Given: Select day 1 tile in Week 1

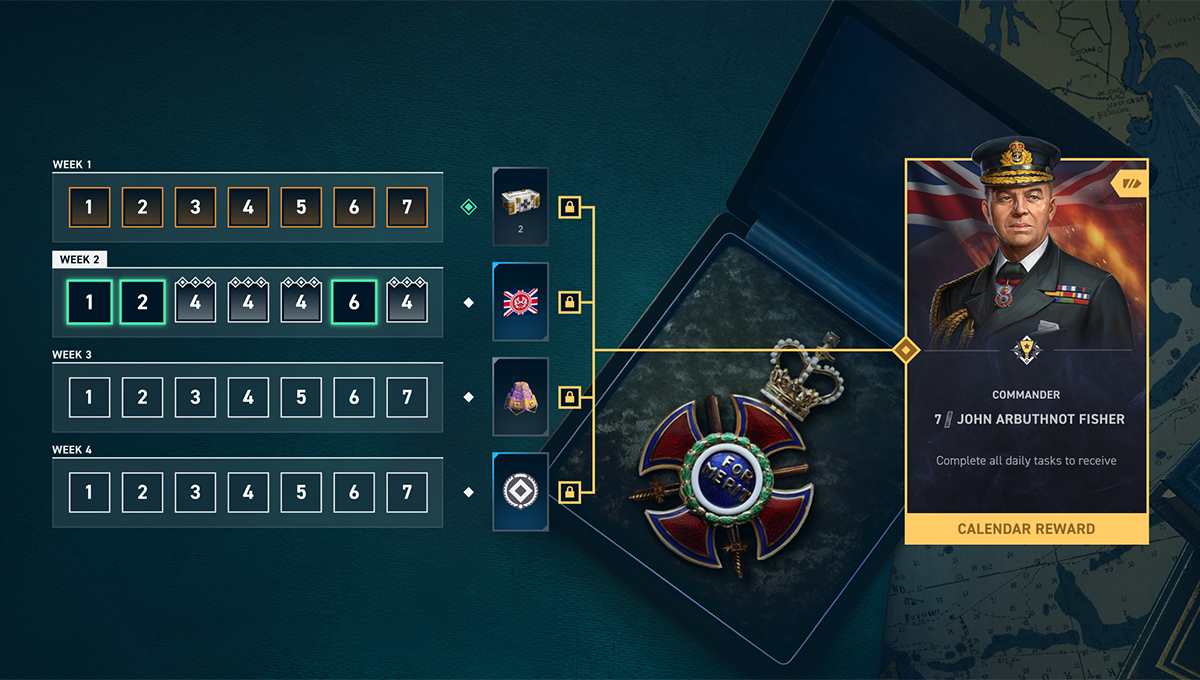Looking at the screenshot, I should 89,208.
